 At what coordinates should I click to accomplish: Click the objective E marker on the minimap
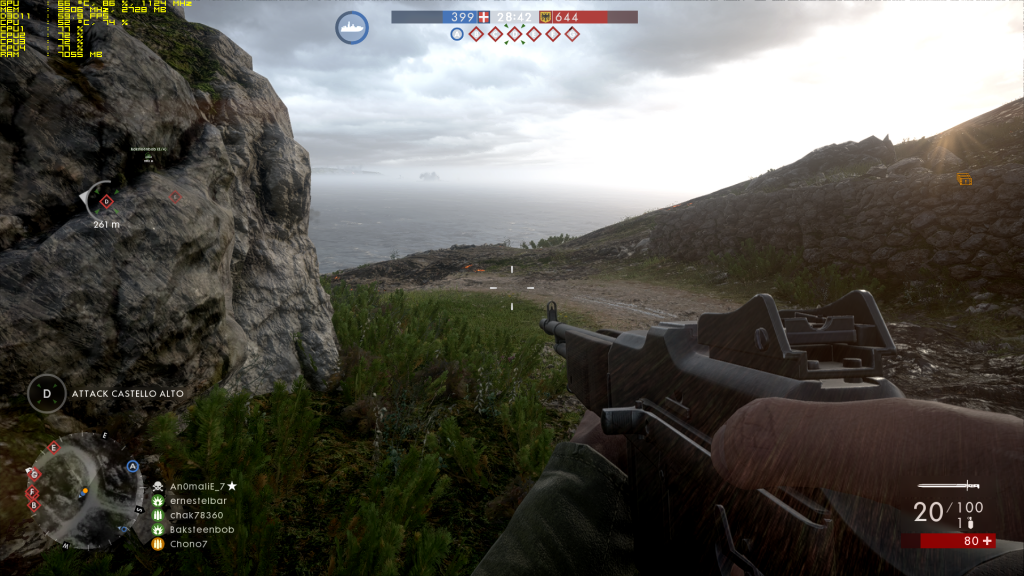(54, 448)
